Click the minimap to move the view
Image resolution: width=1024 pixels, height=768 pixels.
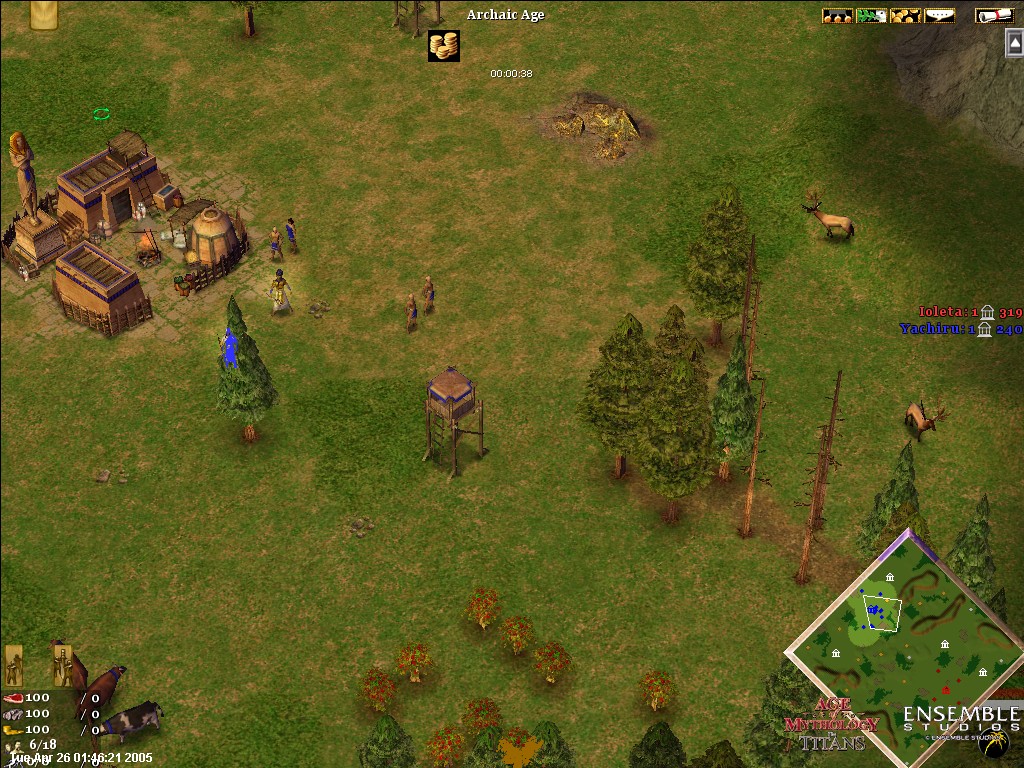[905, 640]
